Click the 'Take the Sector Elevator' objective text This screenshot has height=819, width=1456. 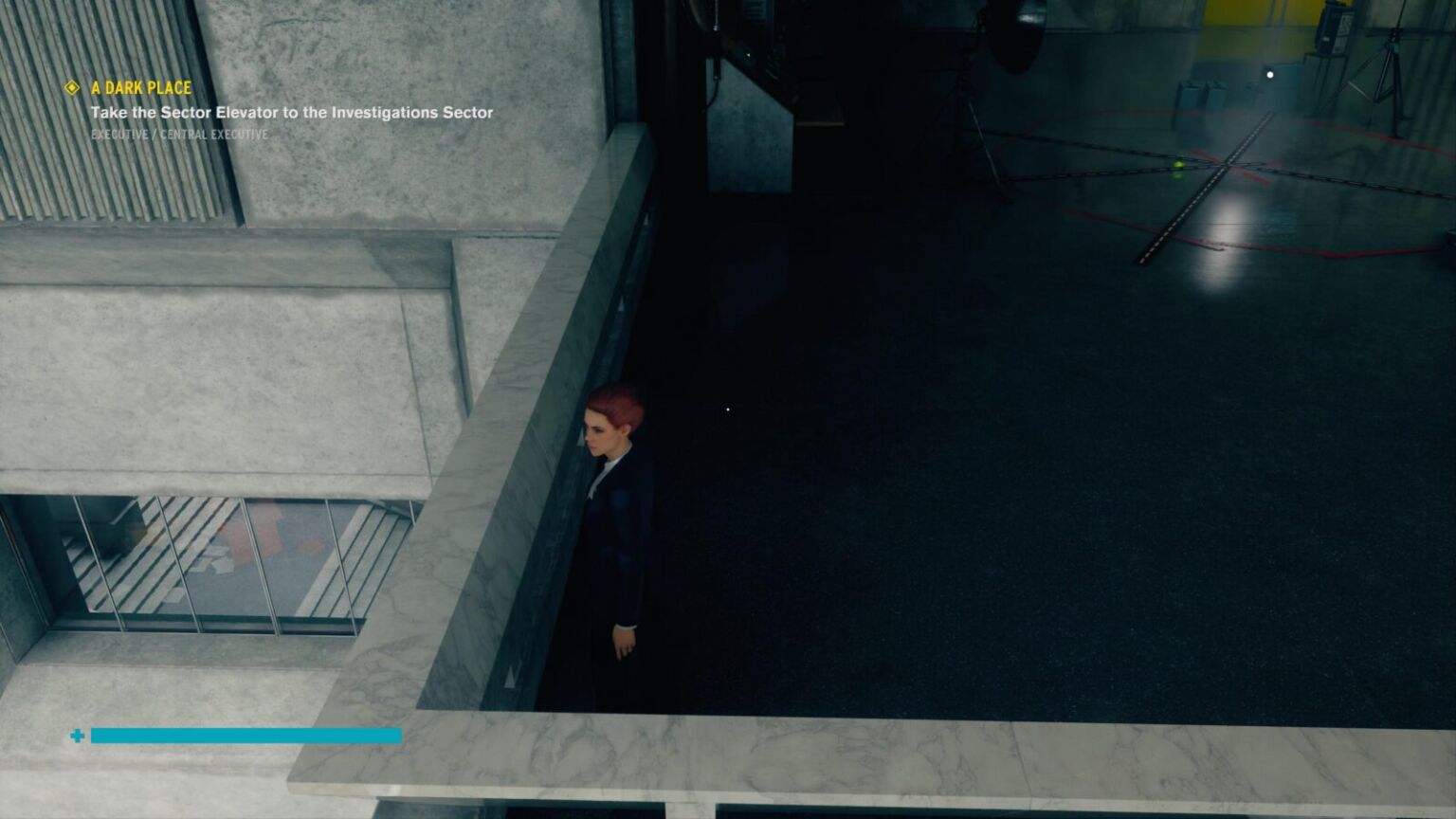[x=291, y=111]
